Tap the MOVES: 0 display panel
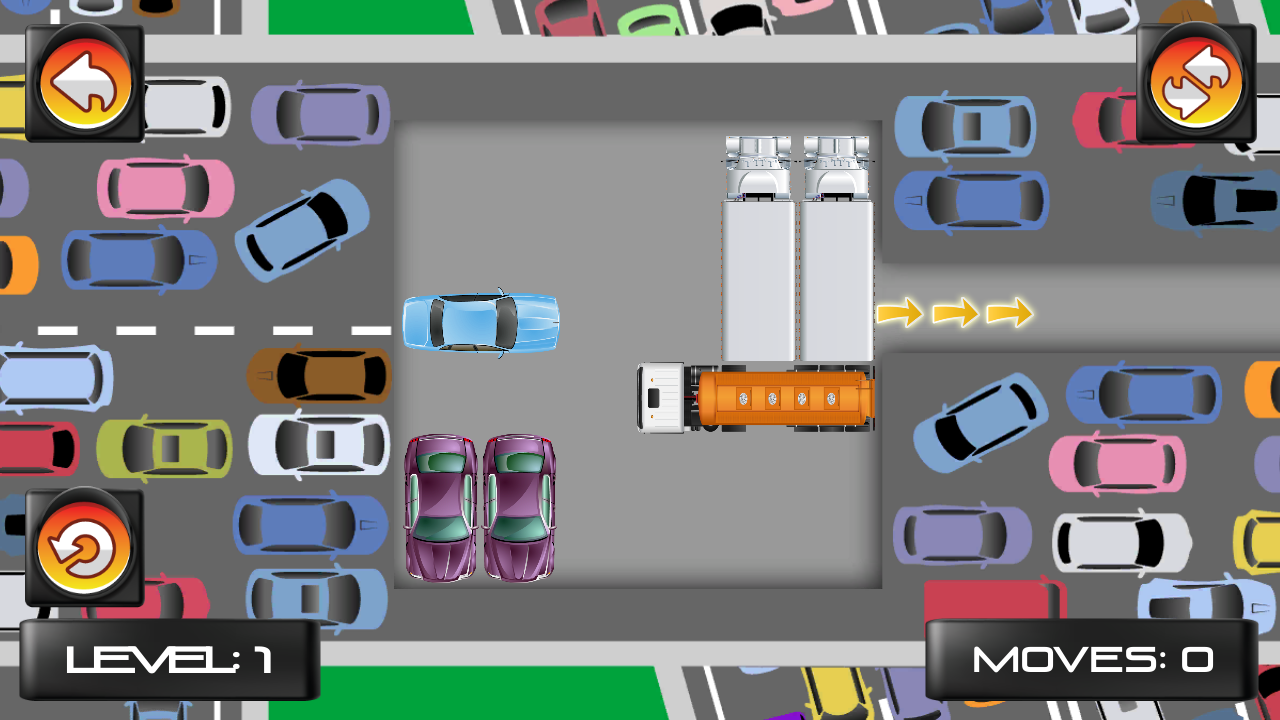 pyautogui.click(x=1092, y=660)
